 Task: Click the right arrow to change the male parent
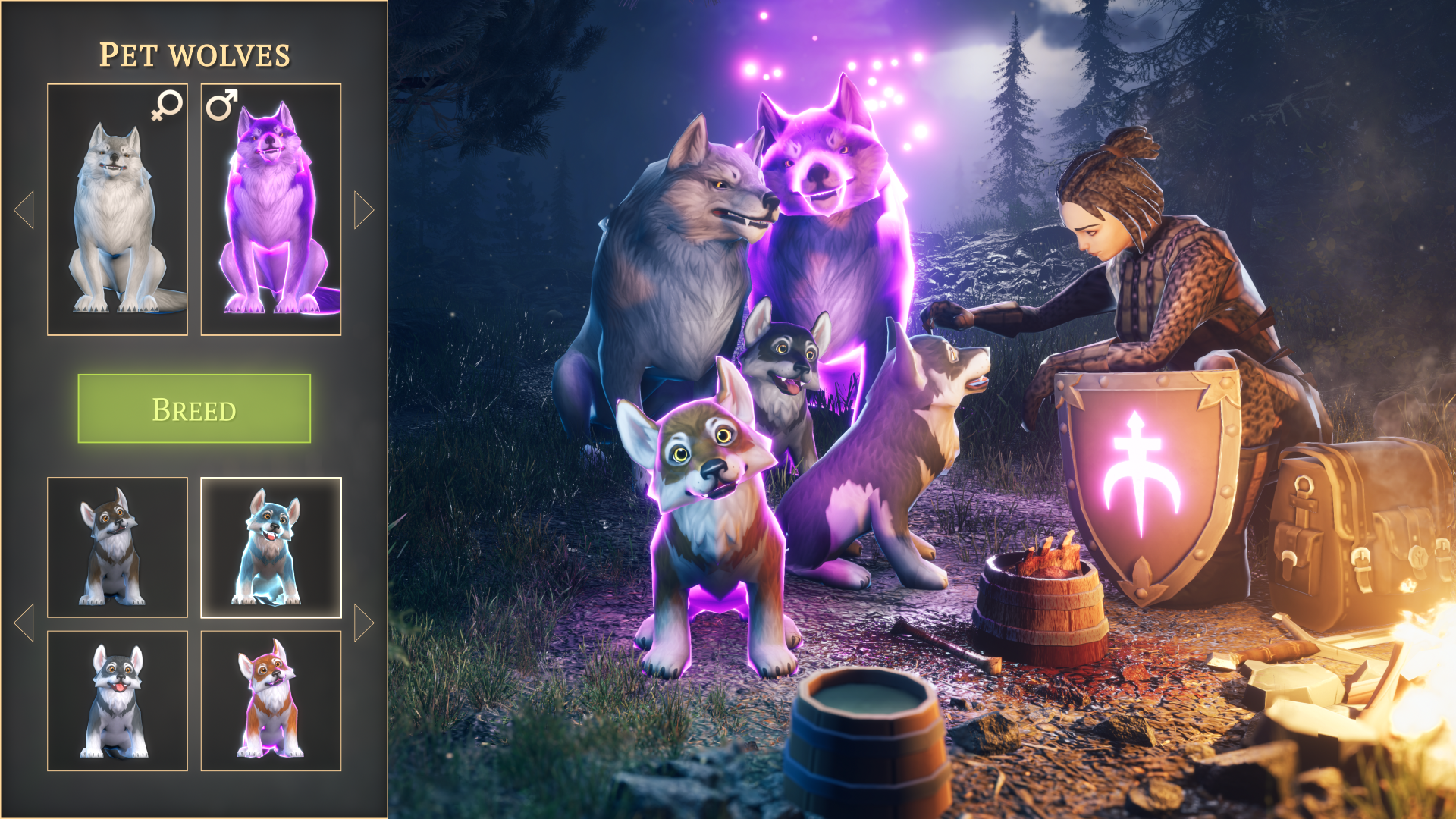[x=362, y=210]
